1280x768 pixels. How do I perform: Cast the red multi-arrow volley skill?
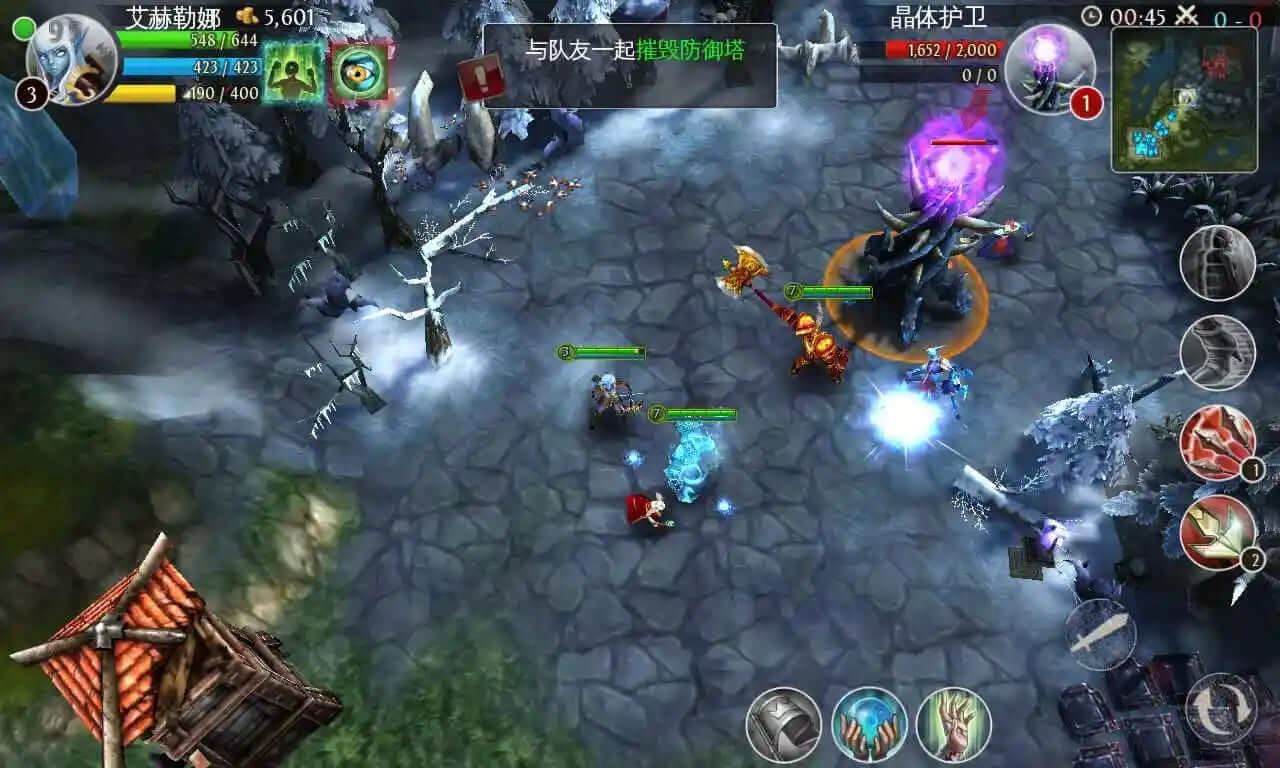[1217, 442]
